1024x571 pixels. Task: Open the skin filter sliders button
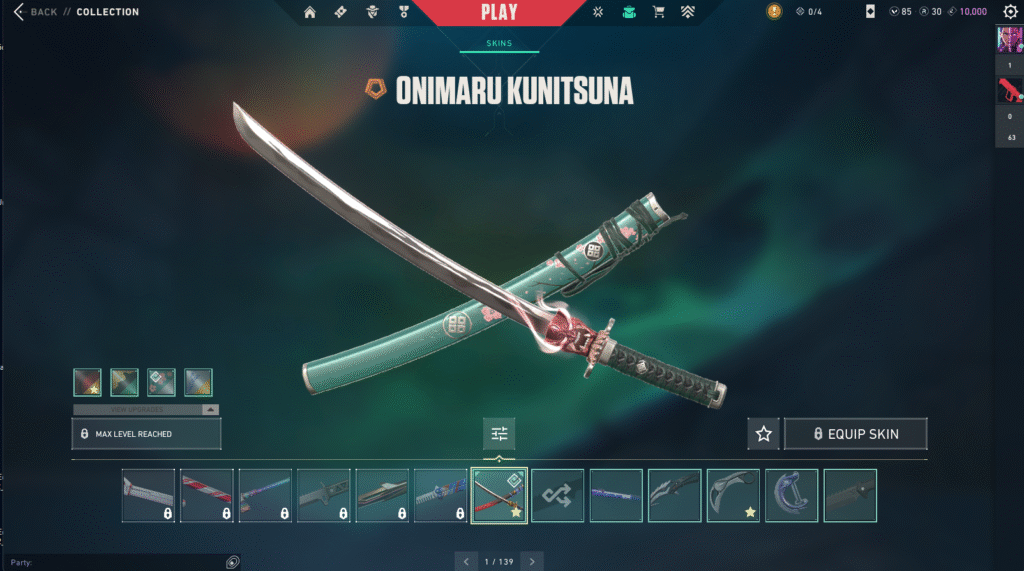tap(499, 434)
